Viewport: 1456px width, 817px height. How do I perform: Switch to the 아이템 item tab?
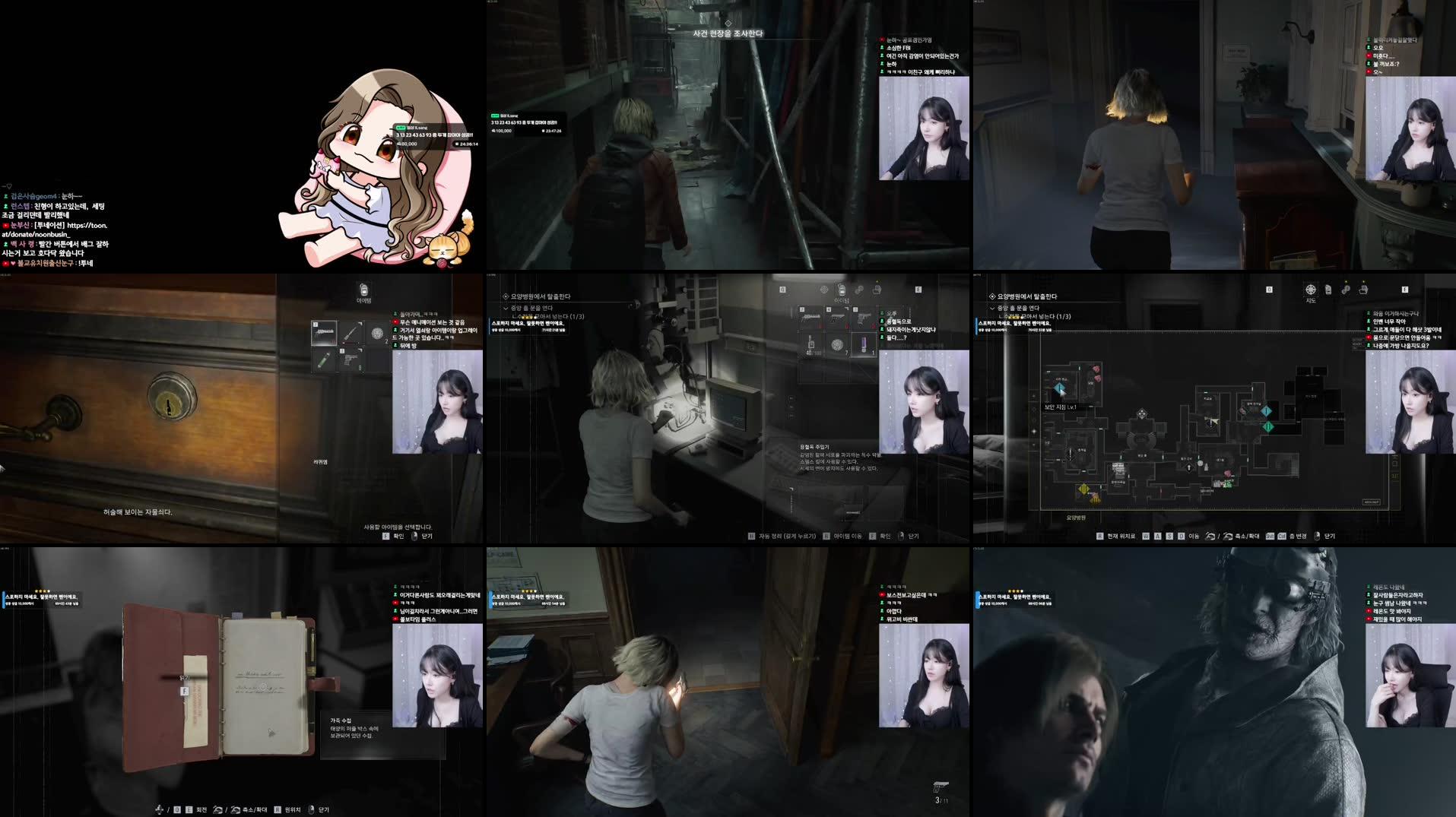pyautogui.click(x=842, y=290)
